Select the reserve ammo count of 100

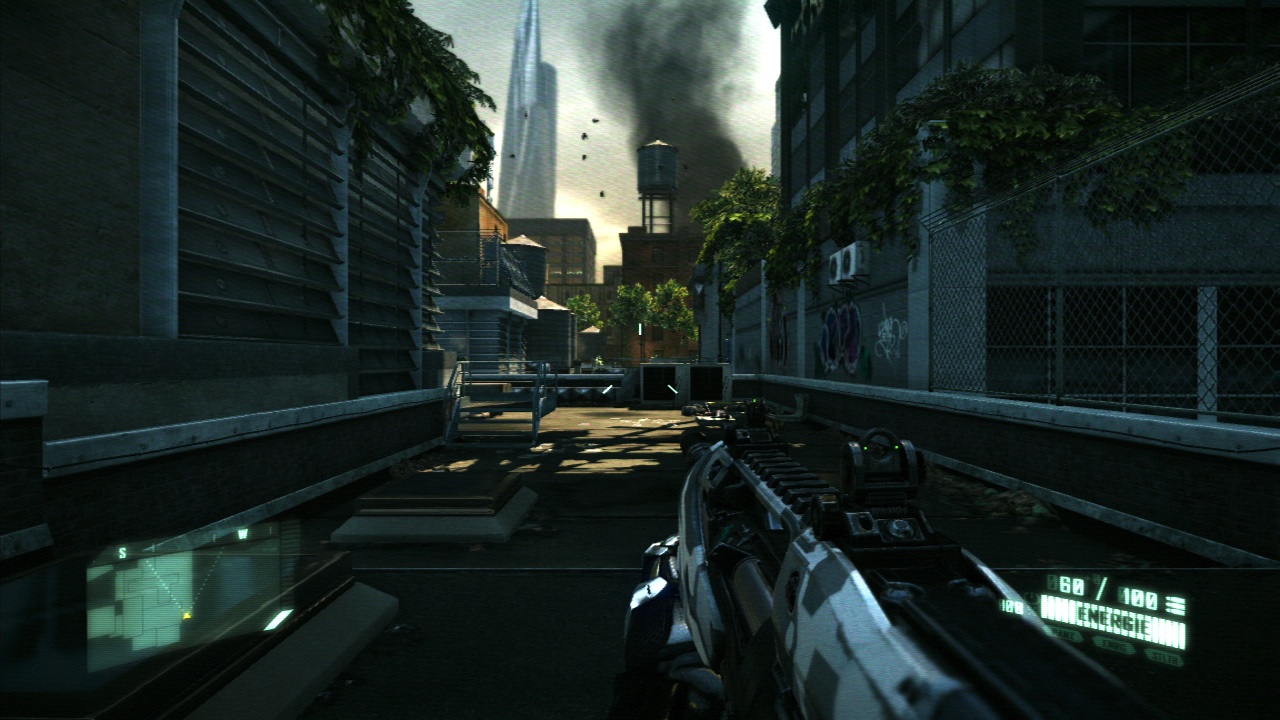pyautogui.click(x=1138, y=598)
